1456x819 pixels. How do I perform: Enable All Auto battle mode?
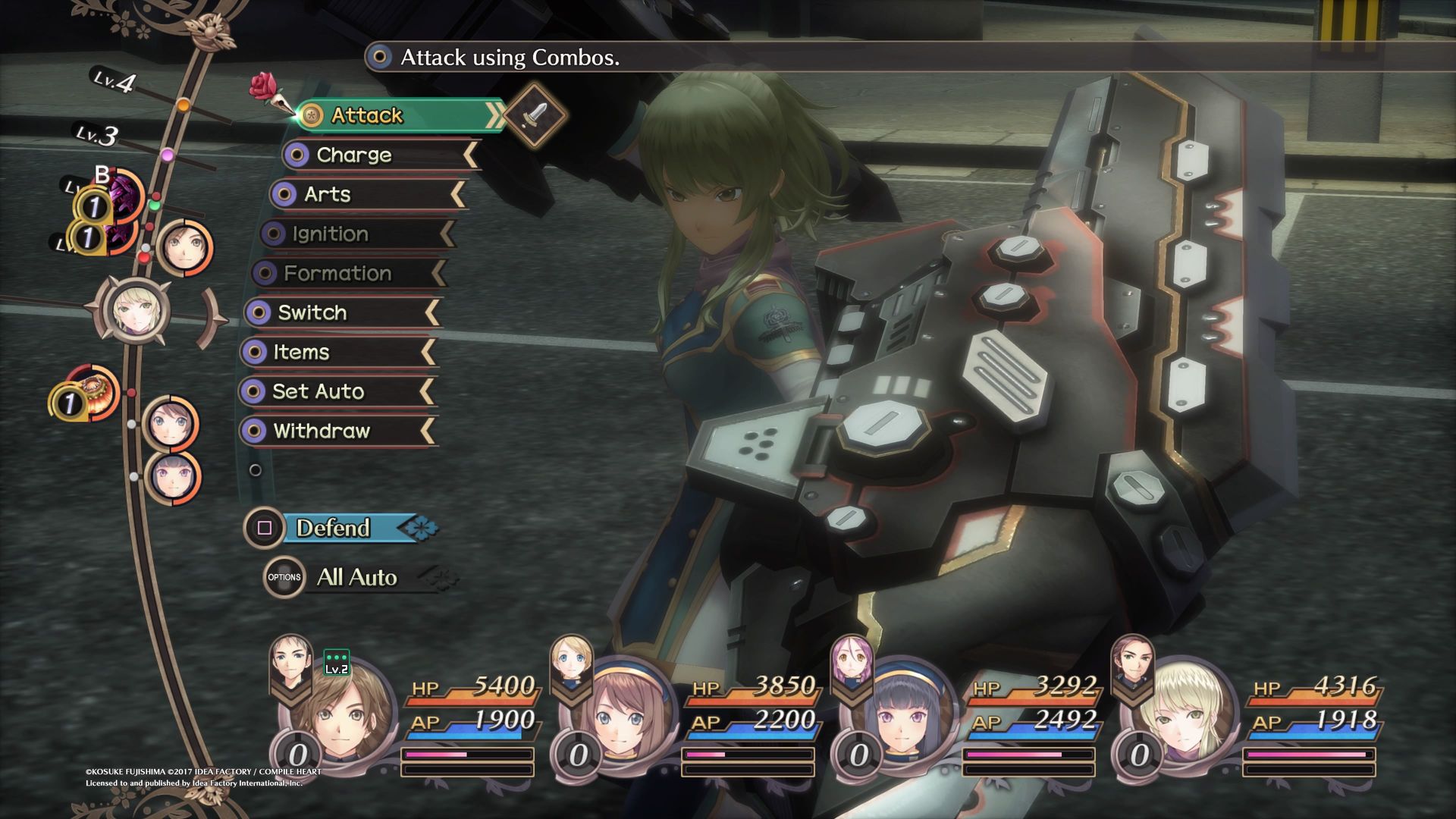(356, 577)
